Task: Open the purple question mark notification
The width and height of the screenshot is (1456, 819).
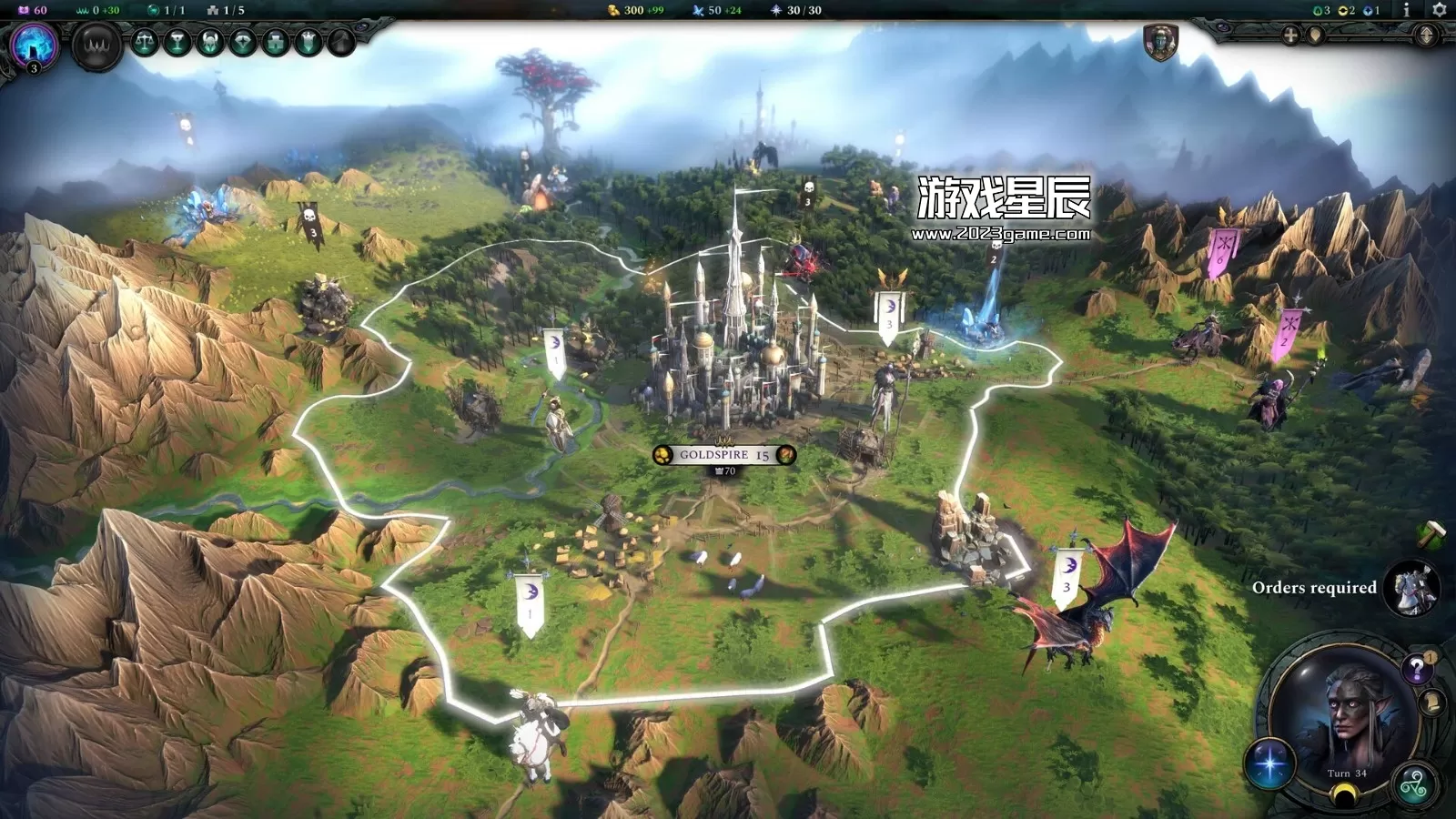Action: pyautogui.click(x=1416, y=670)
